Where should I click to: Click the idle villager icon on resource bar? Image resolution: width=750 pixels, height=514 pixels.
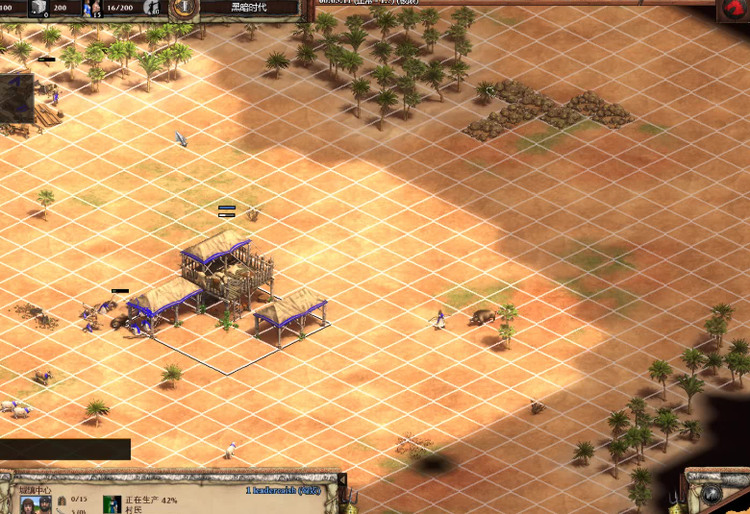tap(152, 8)
